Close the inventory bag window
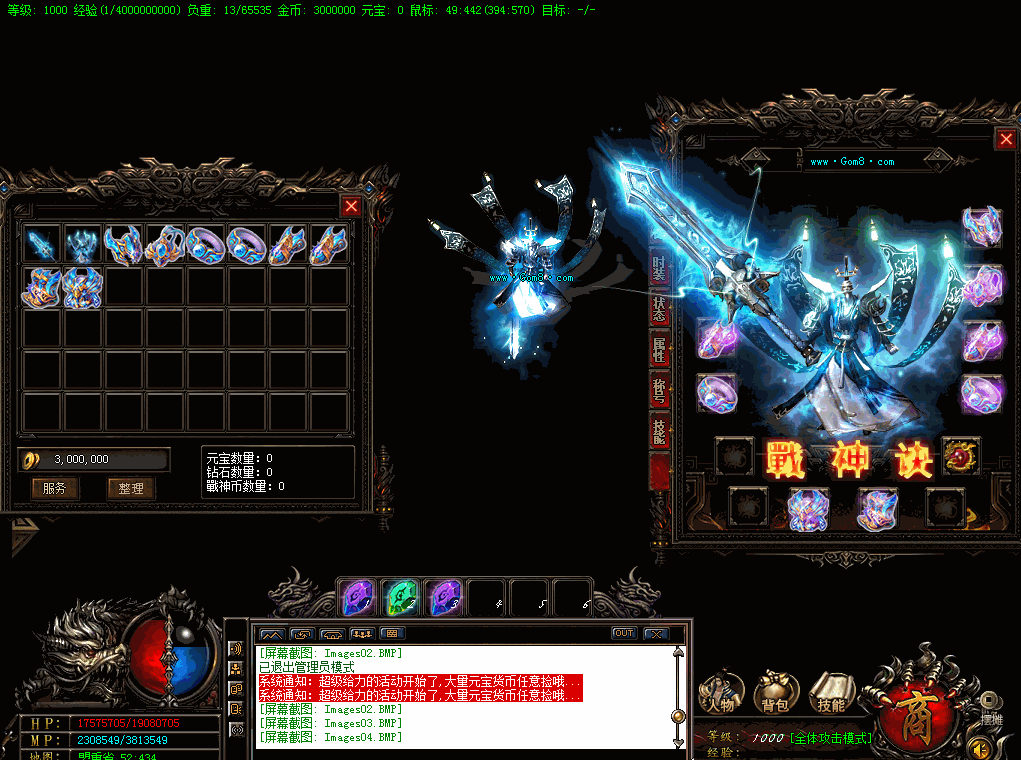This screenshot has height=760, width=1021. point(351,206)
